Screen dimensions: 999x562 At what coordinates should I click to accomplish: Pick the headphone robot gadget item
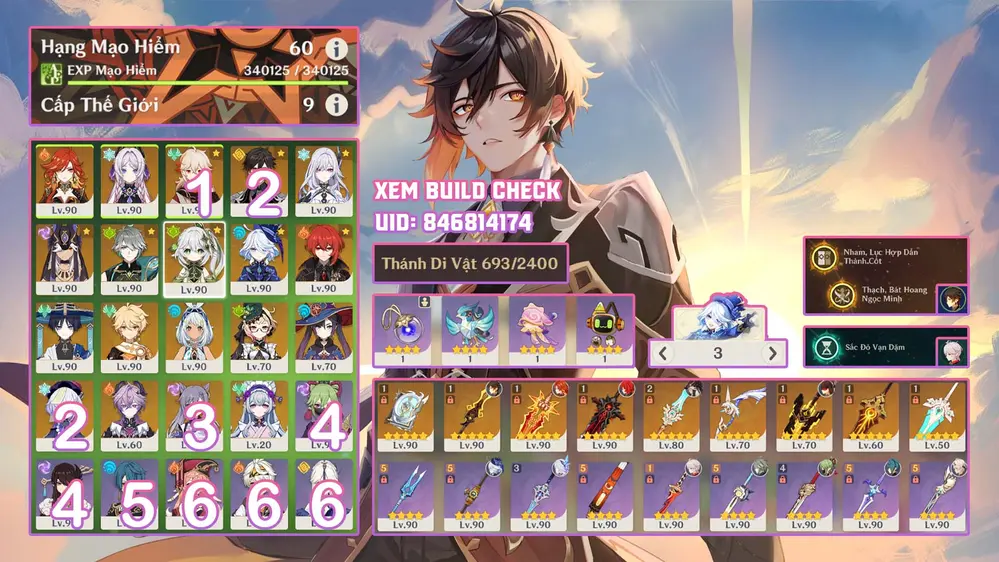604,328
